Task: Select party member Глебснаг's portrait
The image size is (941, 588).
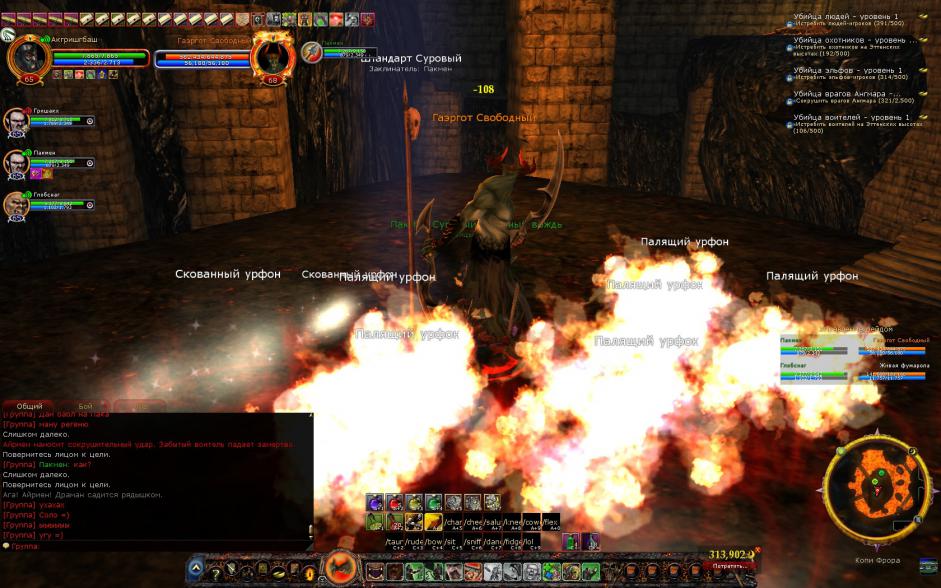Action: tap(15, 205)
